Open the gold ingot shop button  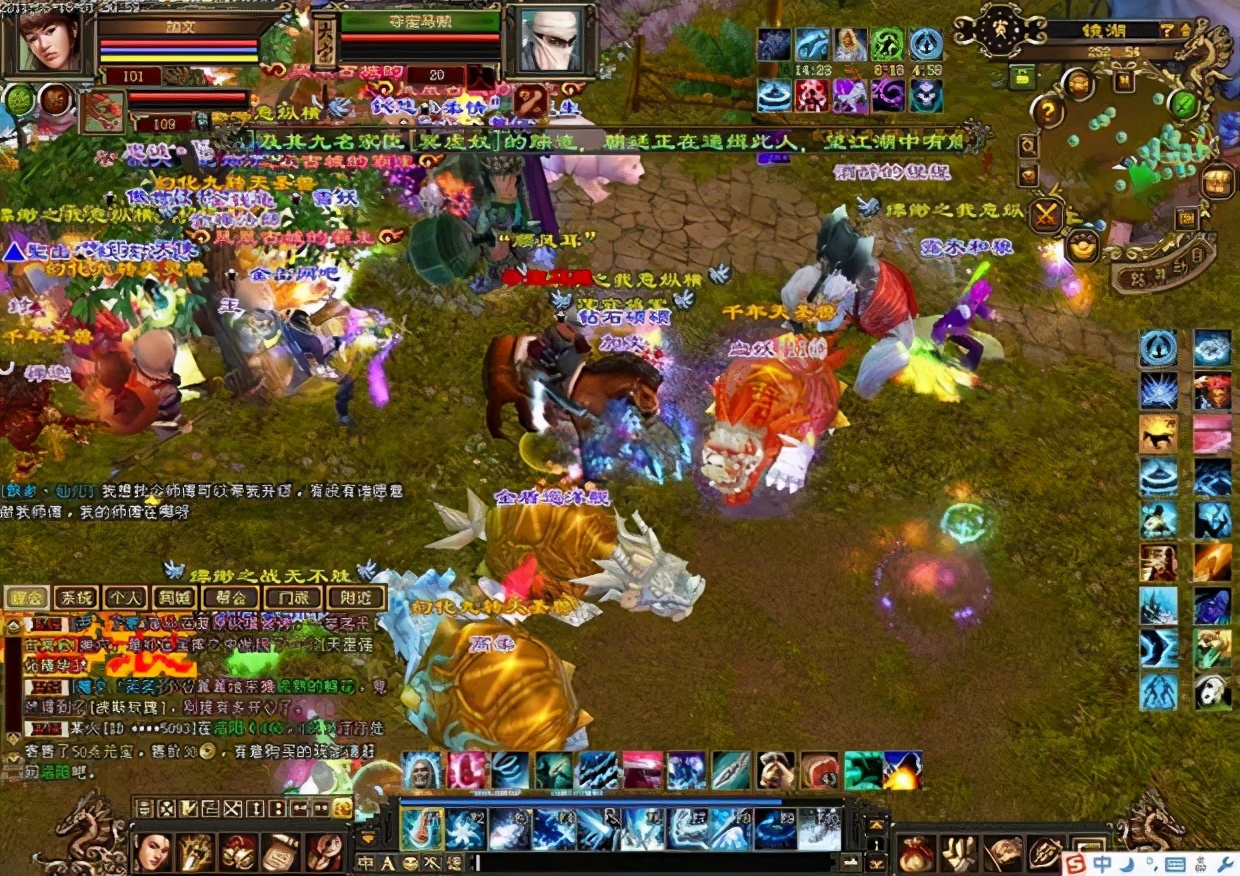pos(1082,245)
